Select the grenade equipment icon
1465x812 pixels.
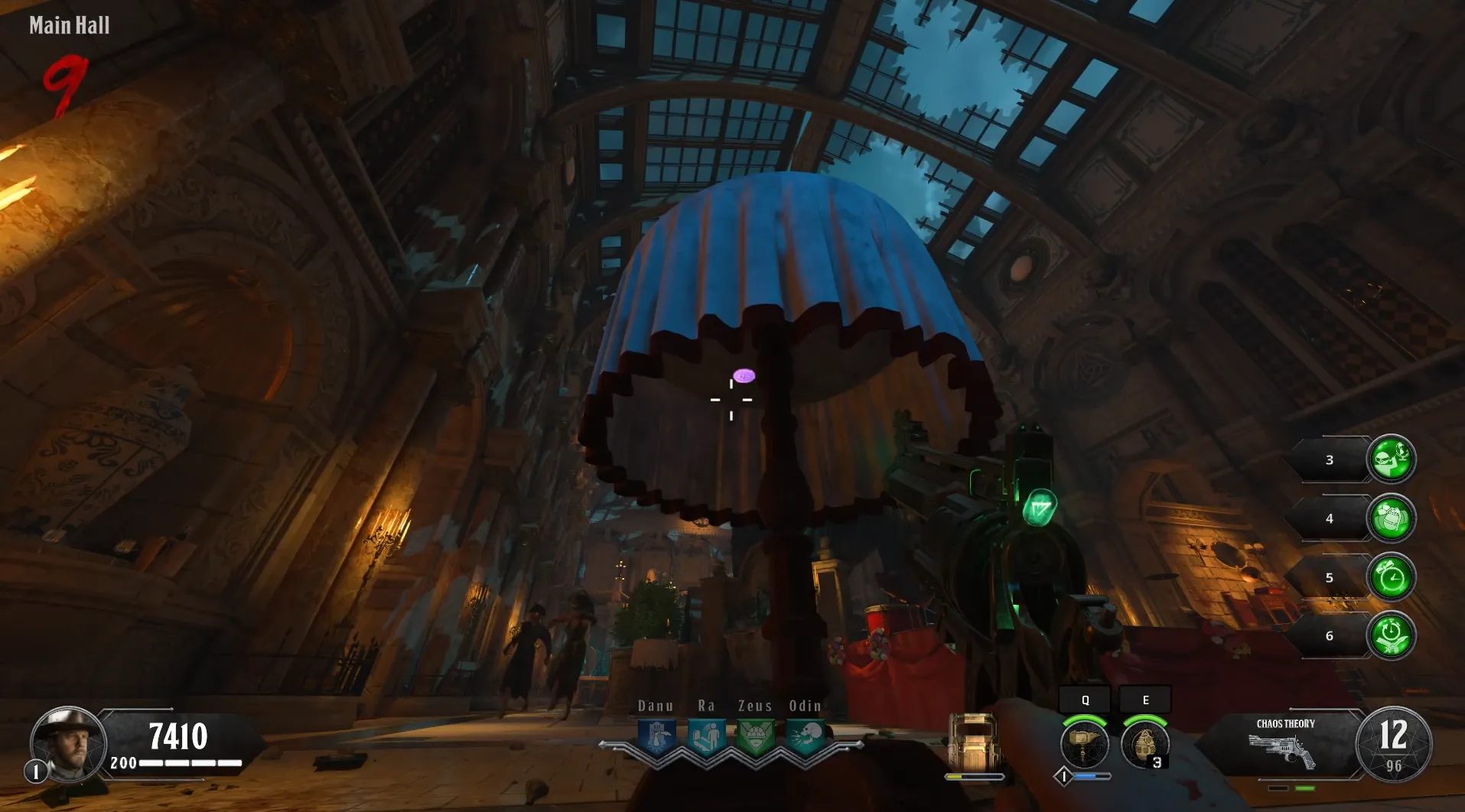click(x=1144, y=744)
